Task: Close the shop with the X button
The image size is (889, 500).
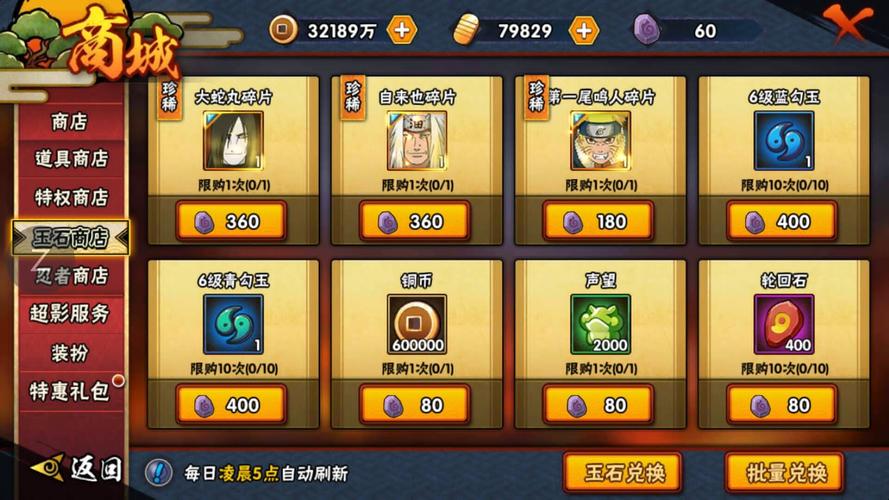Action: point(848,21)
